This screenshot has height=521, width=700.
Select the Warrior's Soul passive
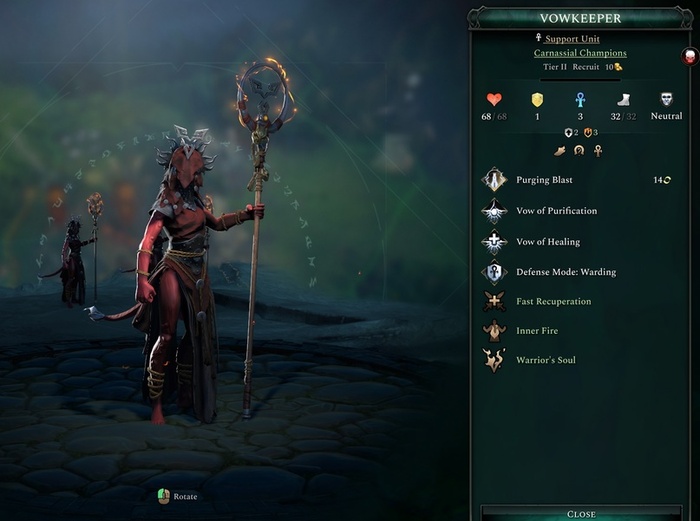[x=545, y=360]
